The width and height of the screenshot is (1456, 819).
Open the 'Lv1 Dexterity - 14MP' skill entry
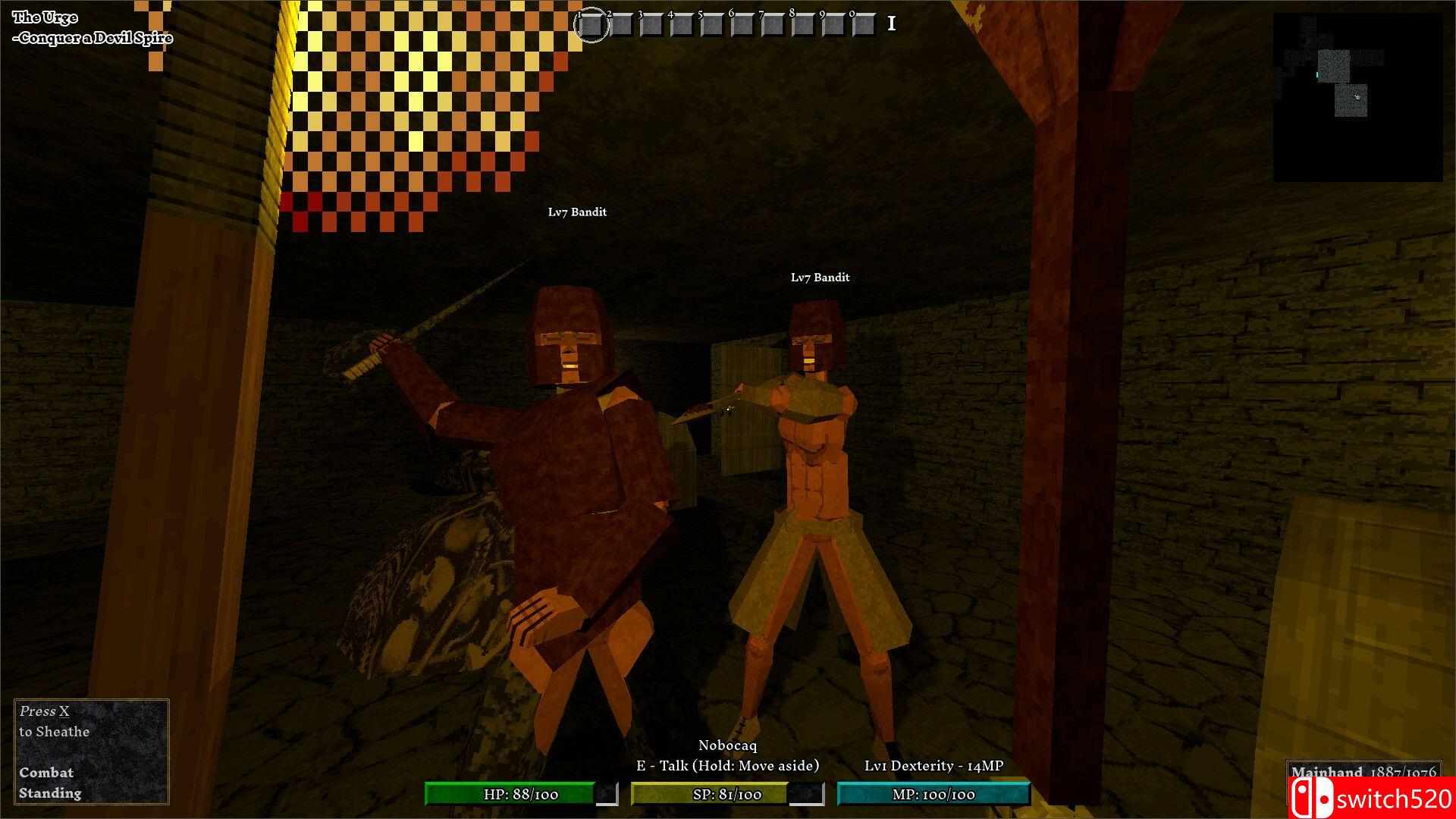pyautogui.click(x=934, y=766)
